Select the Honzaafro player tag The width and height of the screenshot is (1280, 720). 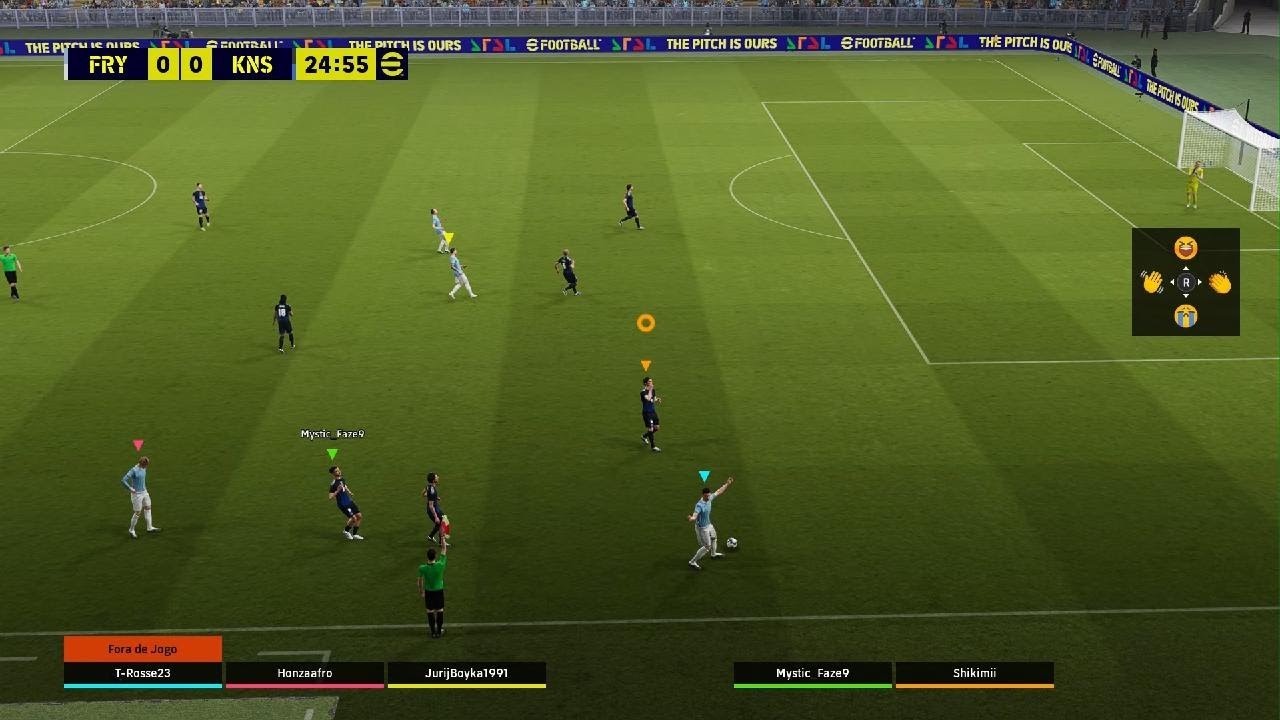point(305,674)
